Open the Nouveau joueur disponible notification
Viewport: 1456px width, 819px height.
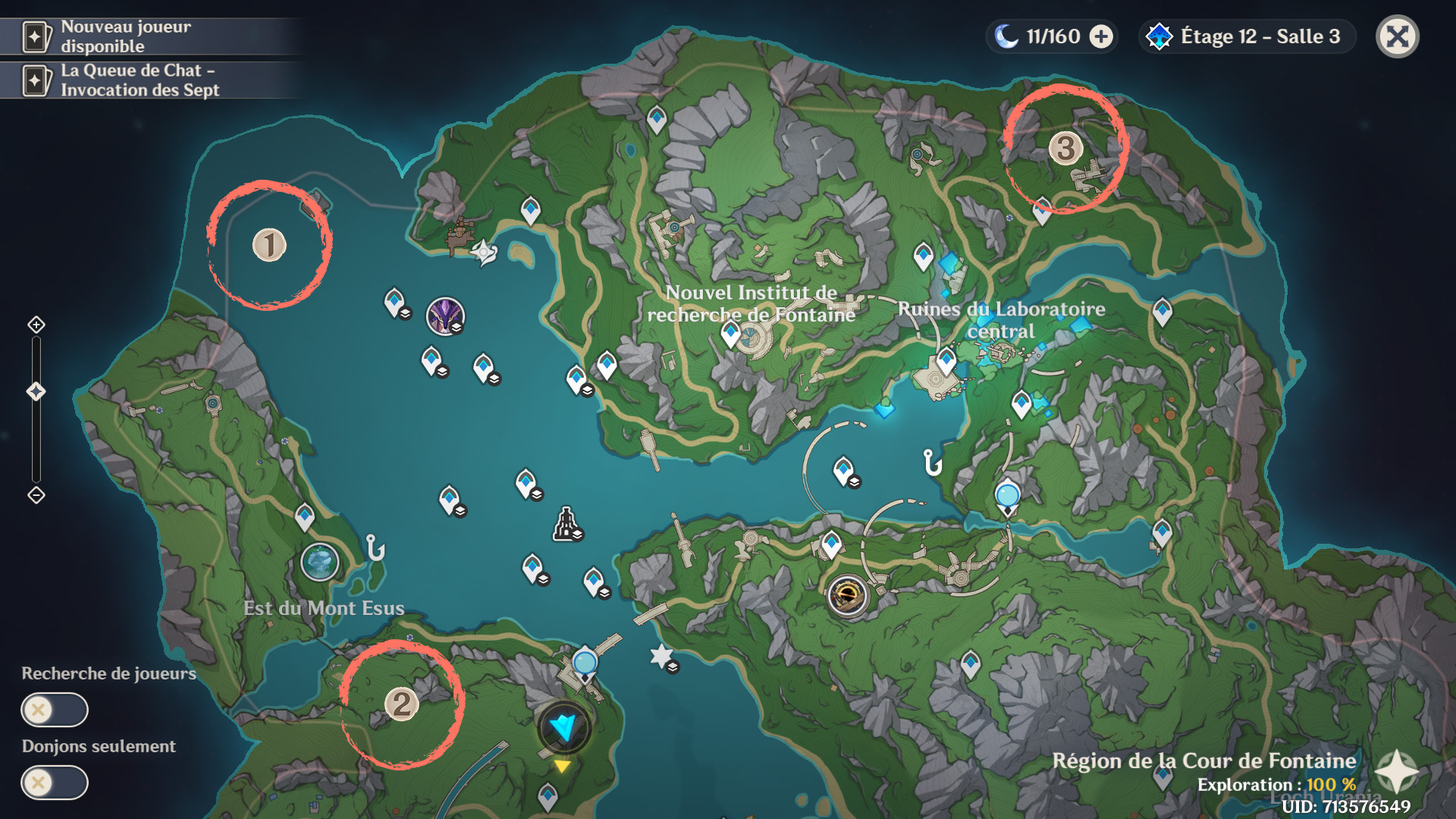coord(125,36)
